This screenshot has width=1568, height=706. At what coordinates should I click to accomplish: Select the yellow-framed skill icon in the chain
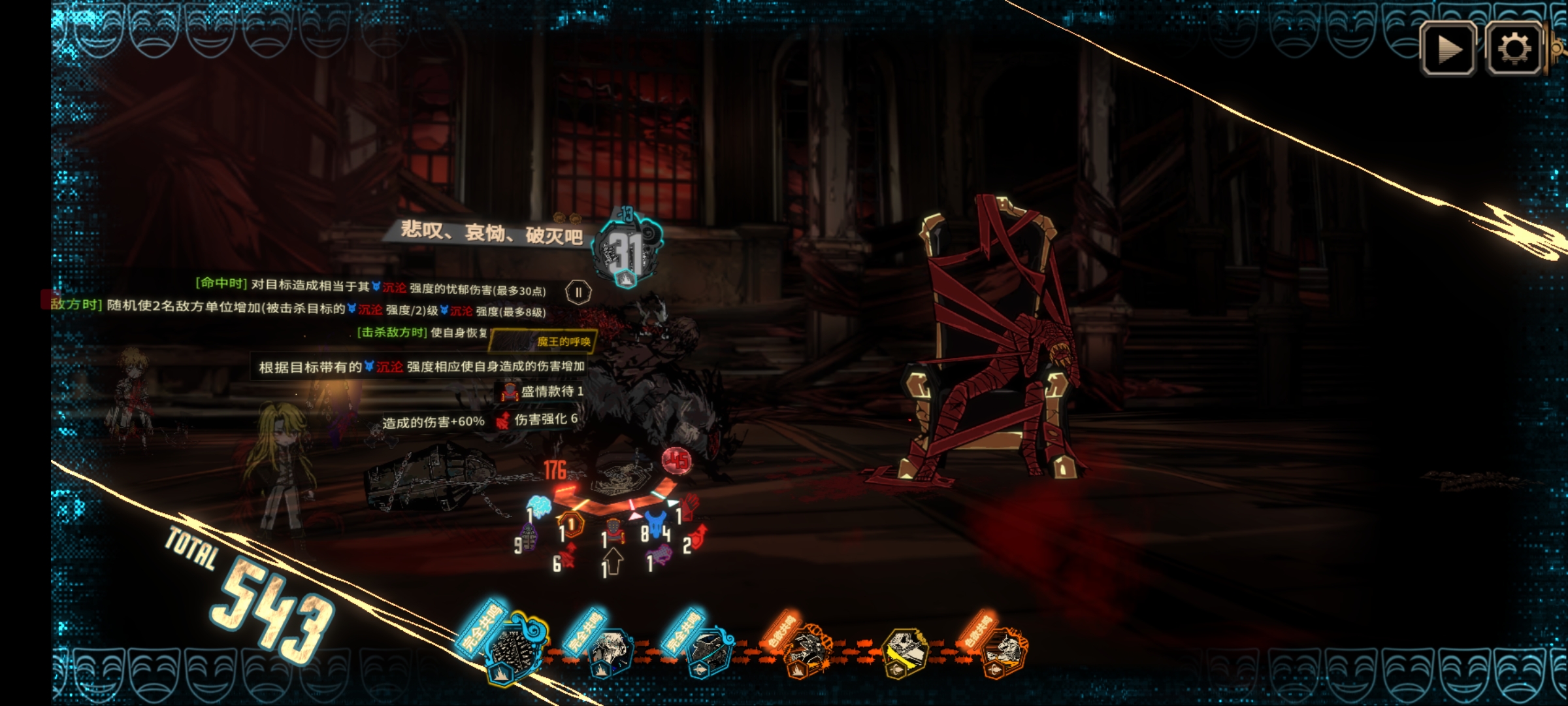(906, 652)
